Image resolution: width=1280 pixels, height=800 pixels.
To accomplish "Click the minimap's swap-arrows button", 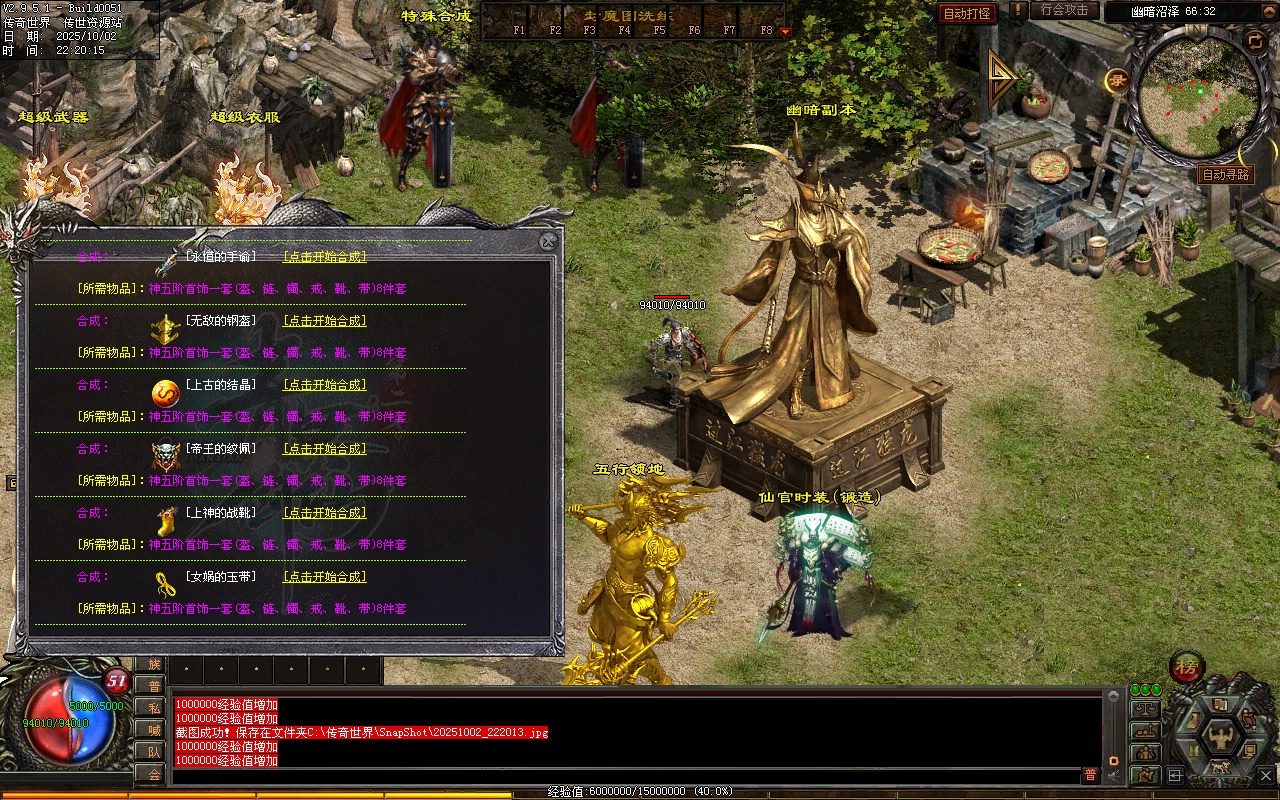I will click(1255, 40).
